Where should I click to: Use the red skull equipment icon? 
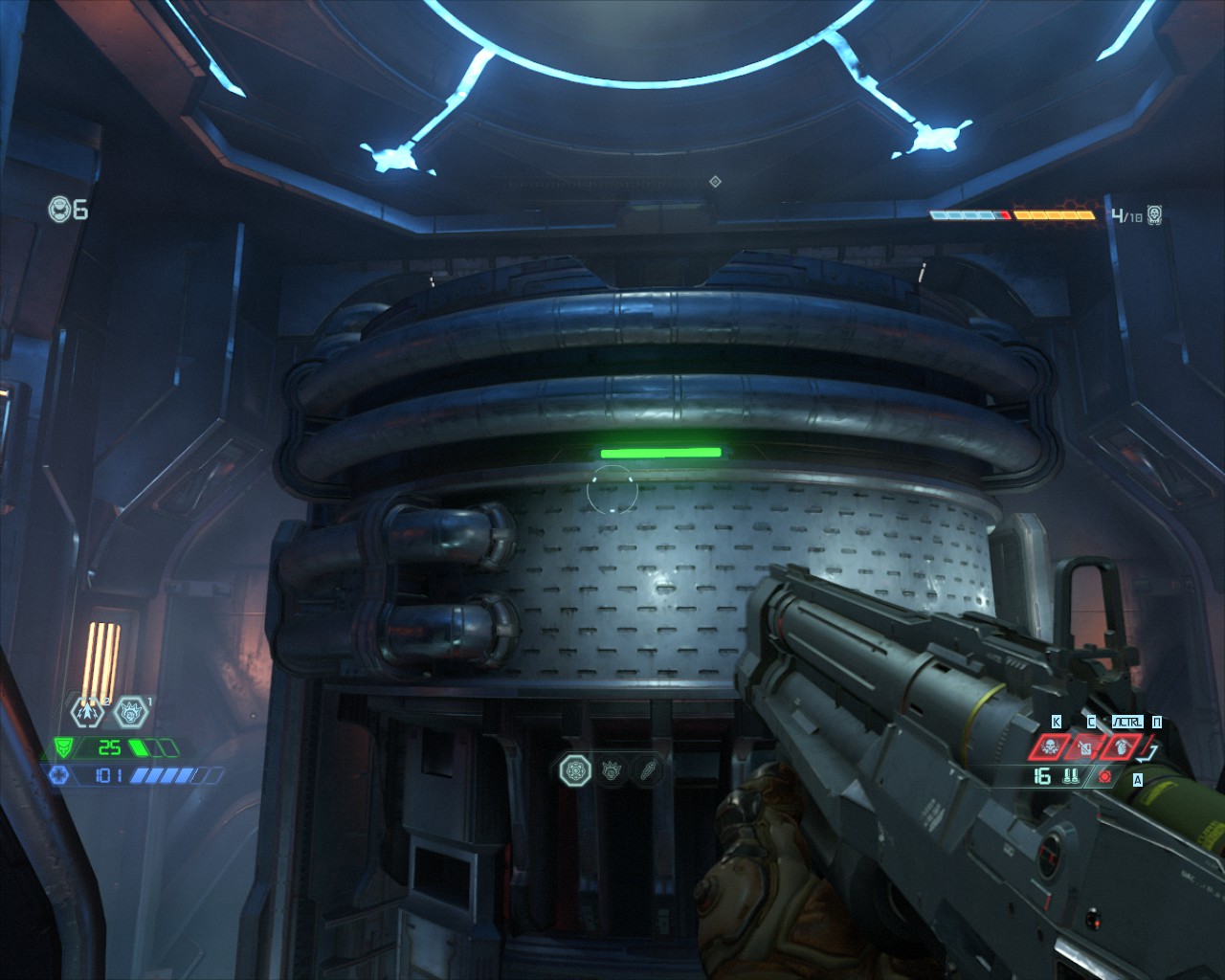(1049, 746)
